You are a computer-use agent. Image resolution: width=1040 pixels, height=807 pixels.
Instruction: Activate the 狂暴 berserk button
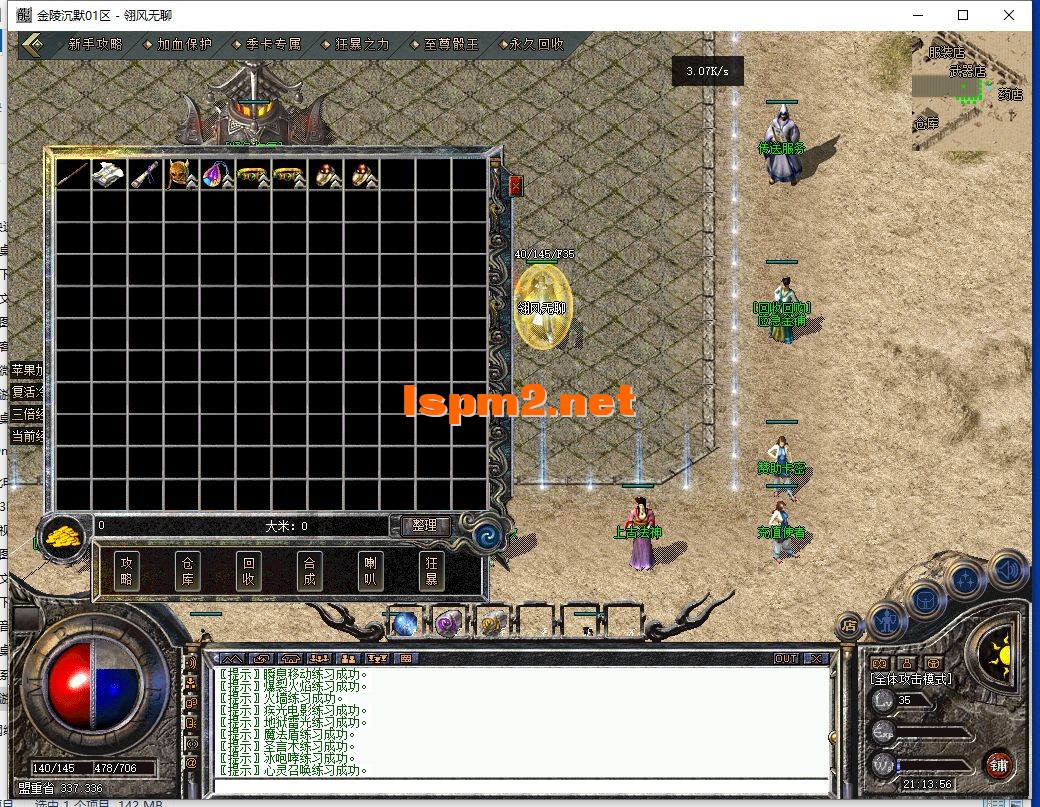(x=431, y=570)
